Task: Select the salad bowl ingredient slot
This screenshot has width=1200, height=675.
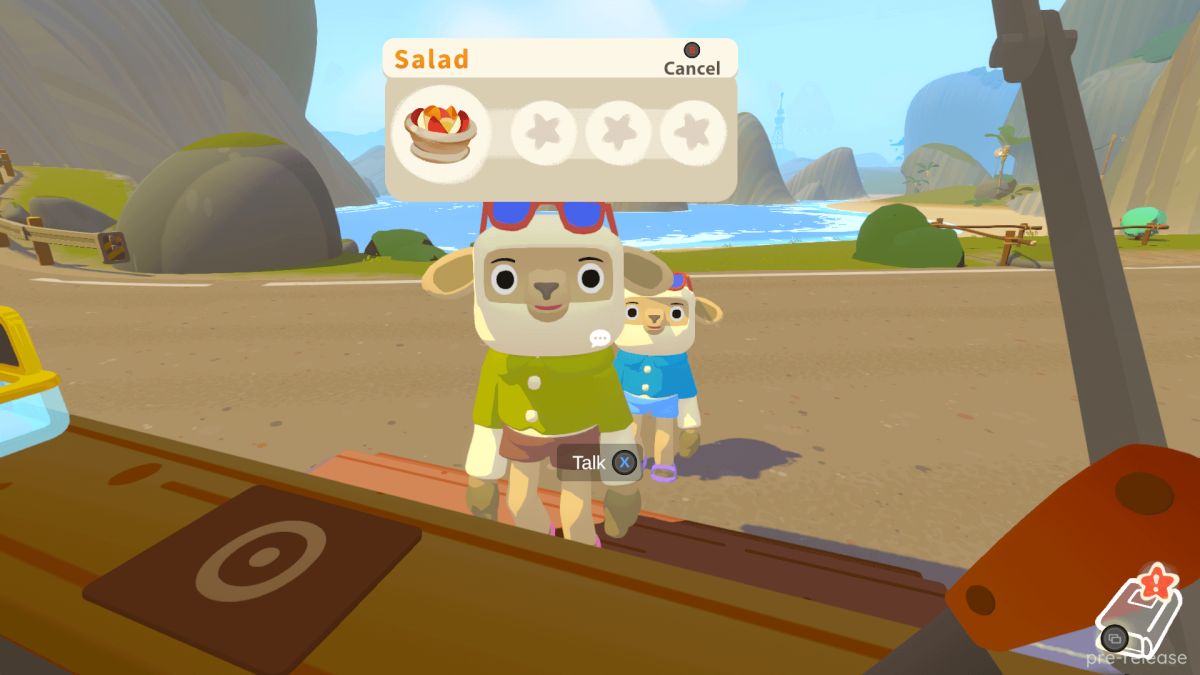Action: [442, 133]
